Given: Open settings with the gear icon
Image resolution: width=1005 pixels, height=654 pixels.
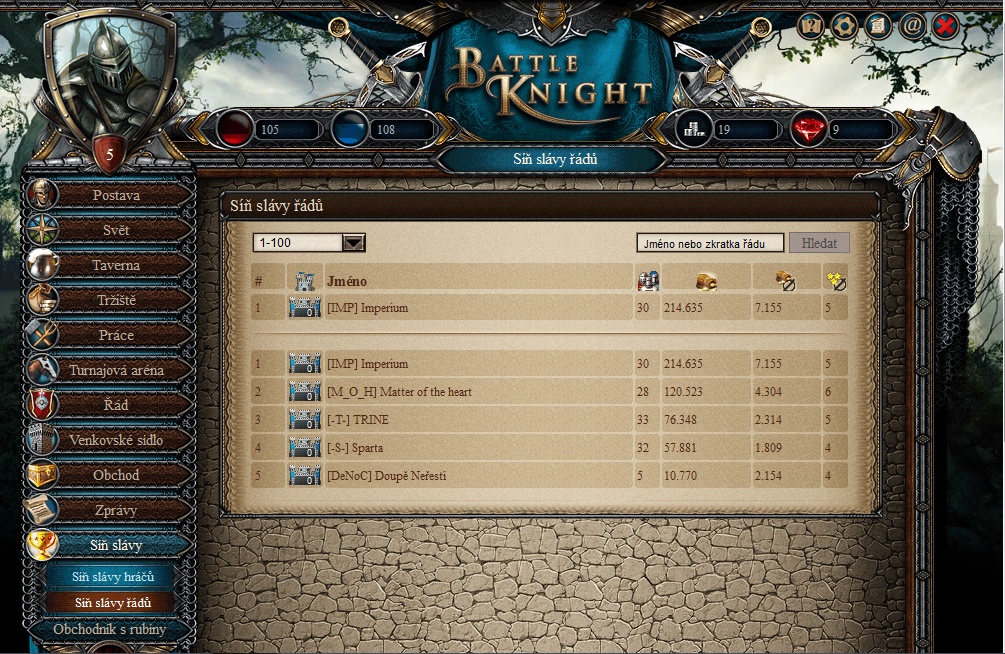Looking at the screenshot, I should click(844, 26).
